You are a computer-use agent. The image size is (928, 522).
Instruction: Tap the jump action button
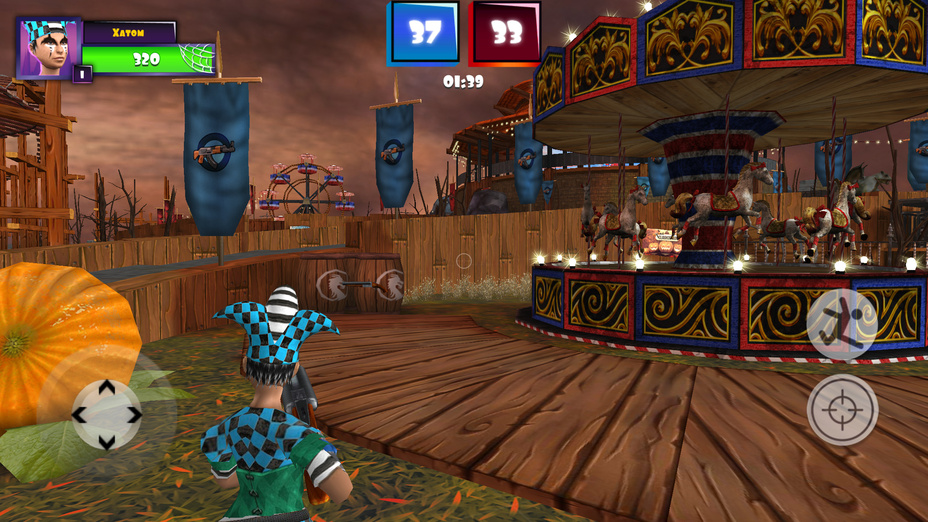pos(842,324)
